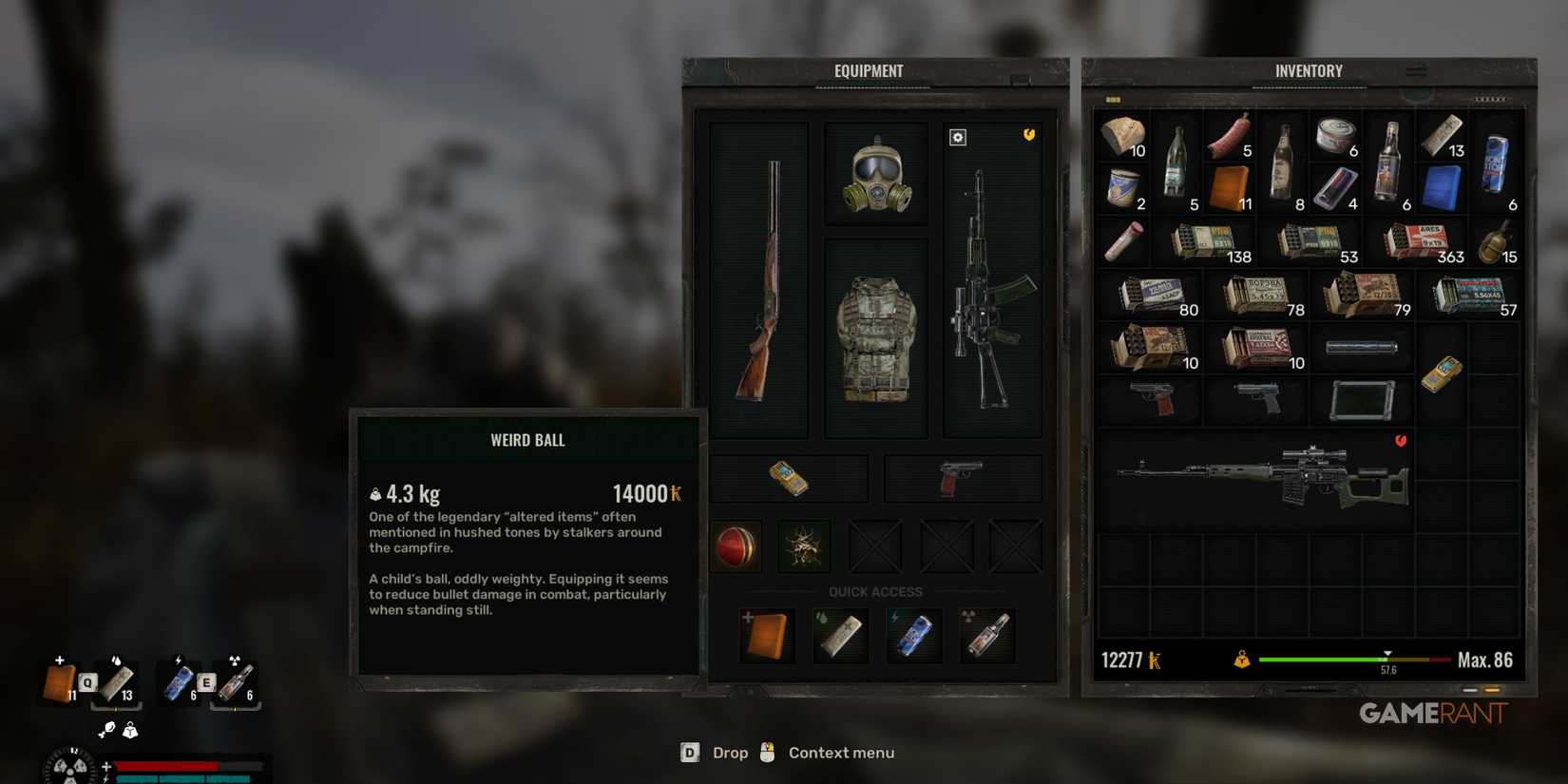Image resolution: width=1568 pixels, height=784 pixels.
Task: Switch to the Inventory tab
Action: click(1309, 70)
